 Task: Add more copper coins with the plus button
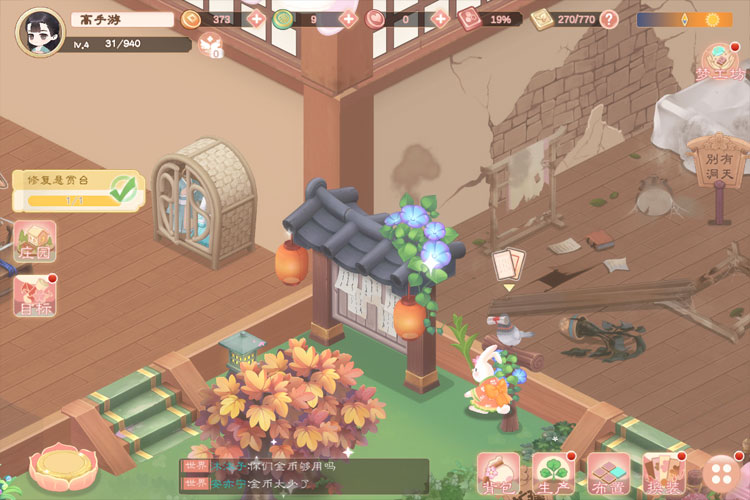[256, 19]
